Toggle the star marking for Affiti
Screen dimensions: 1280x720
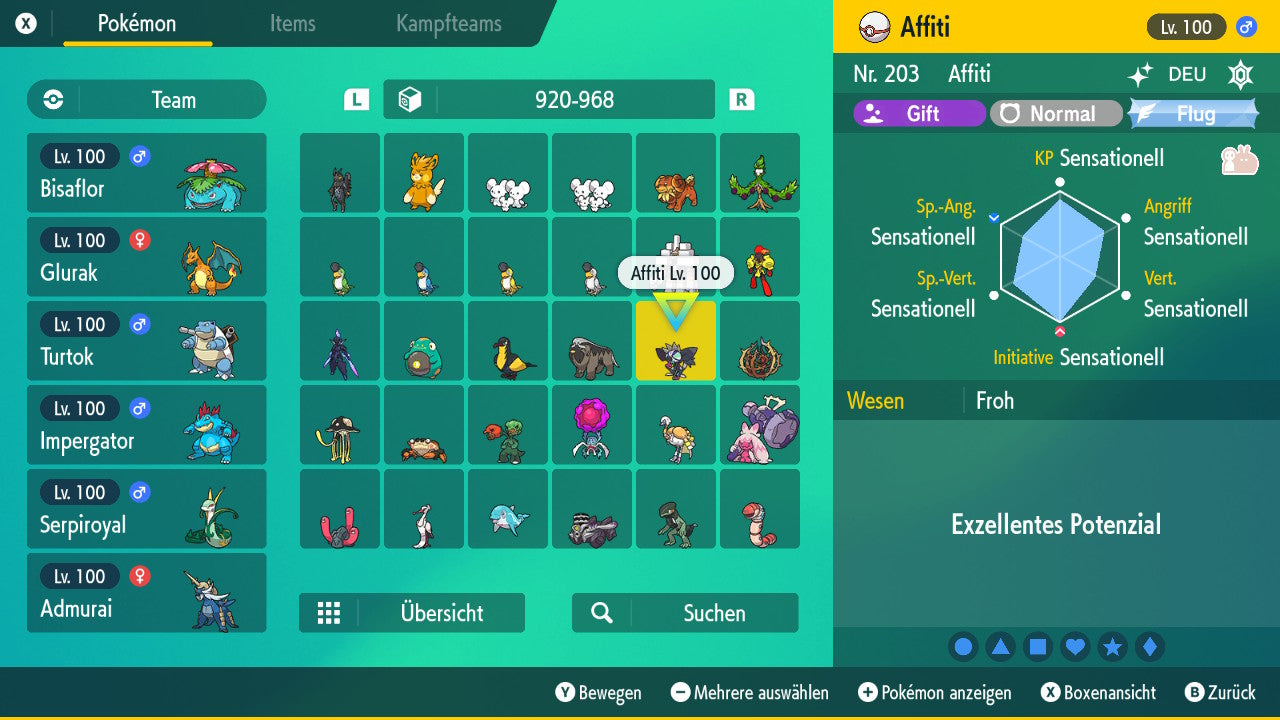click(x=1113, y=647)
